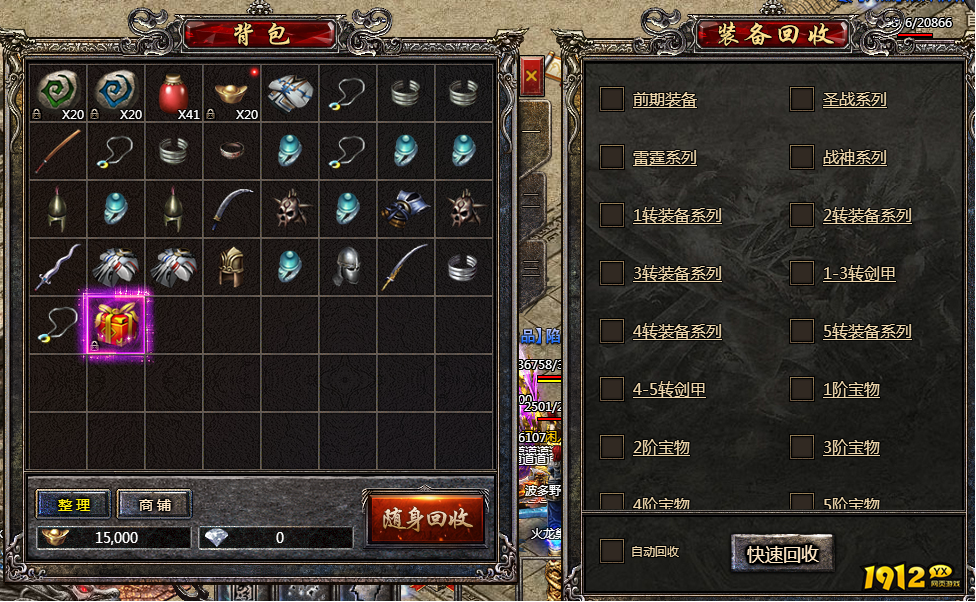Activate the 随身回收 recycle button
Image resolution: width=976 pixels, height=602 pixels.
(427, 519)
